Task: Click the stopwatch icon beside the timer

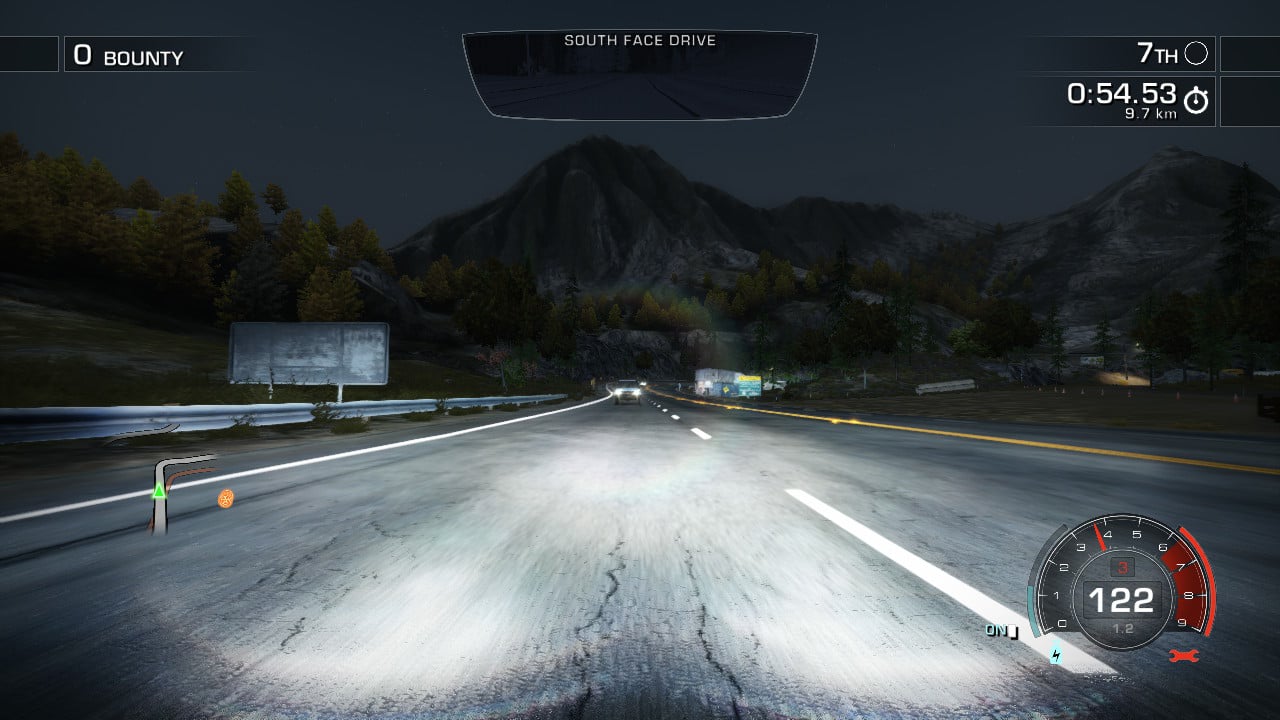Action: click(1196, 100)
